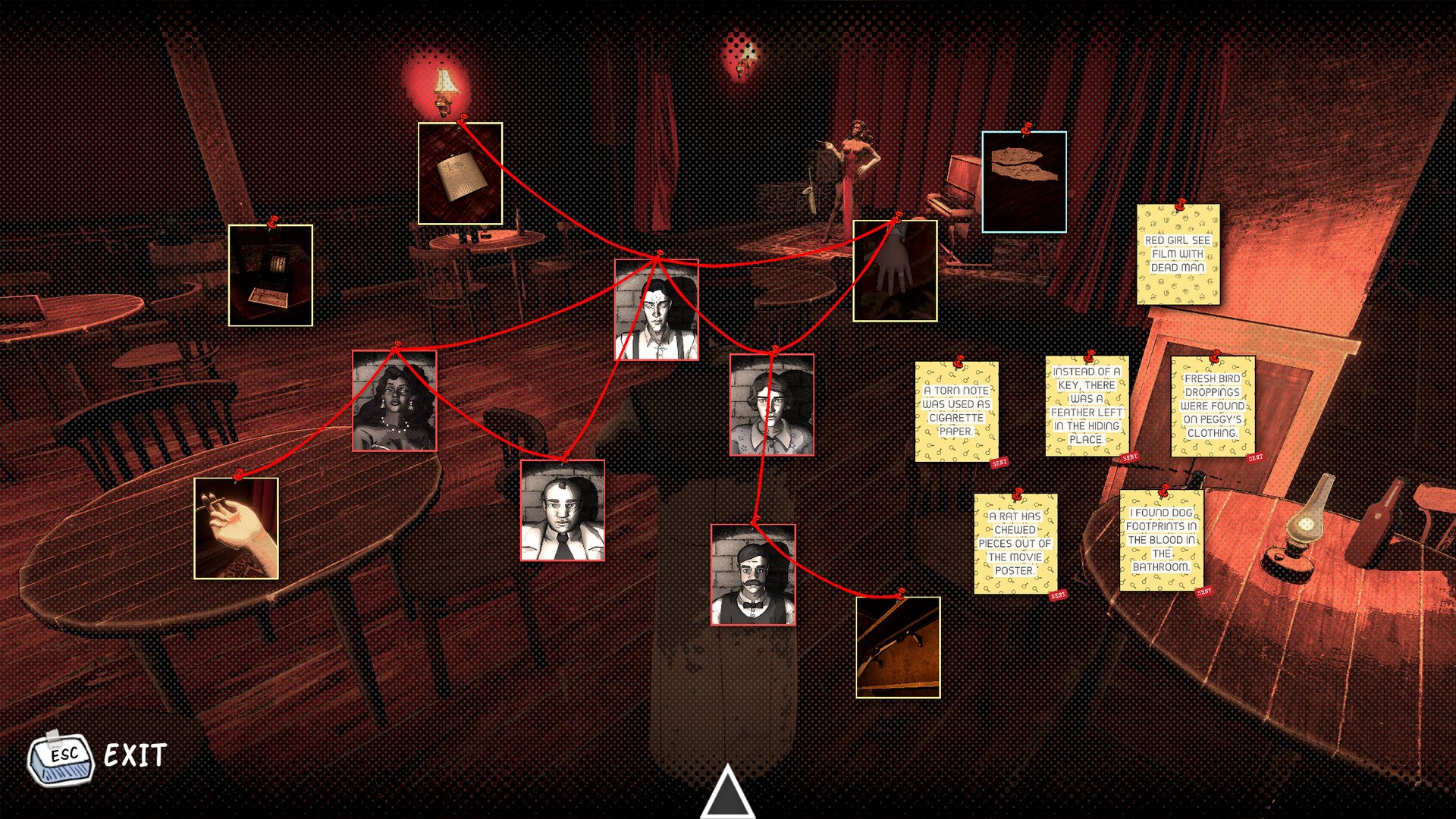Select the hand holding cigarette photo

(x=236, y=529)
